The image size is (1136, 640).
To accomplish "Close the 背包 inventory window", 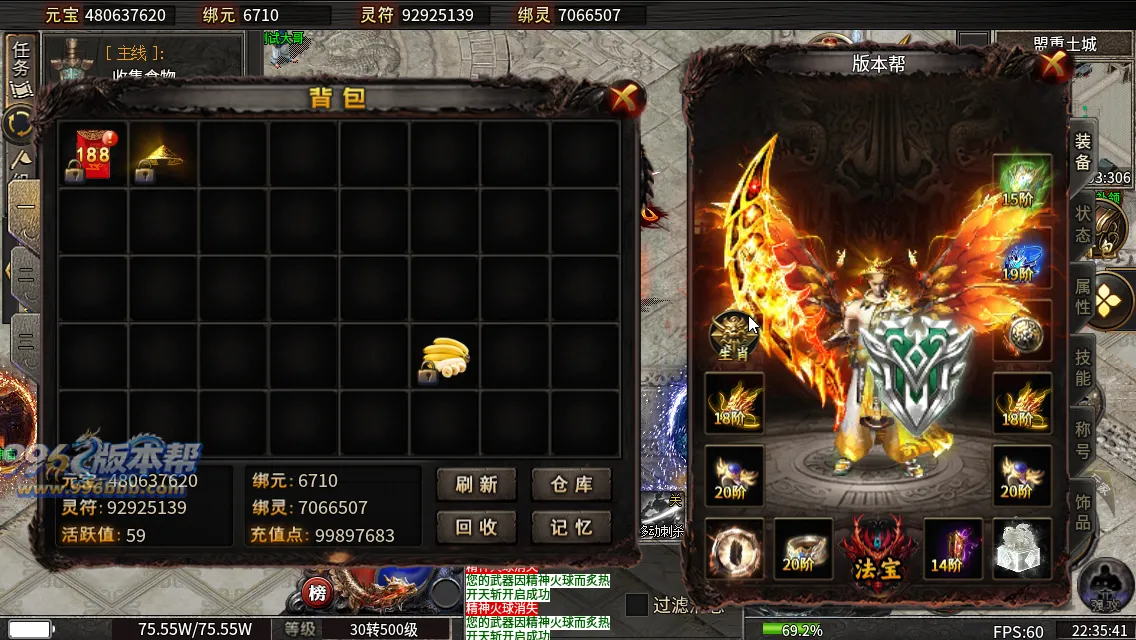I will point(624,98).
